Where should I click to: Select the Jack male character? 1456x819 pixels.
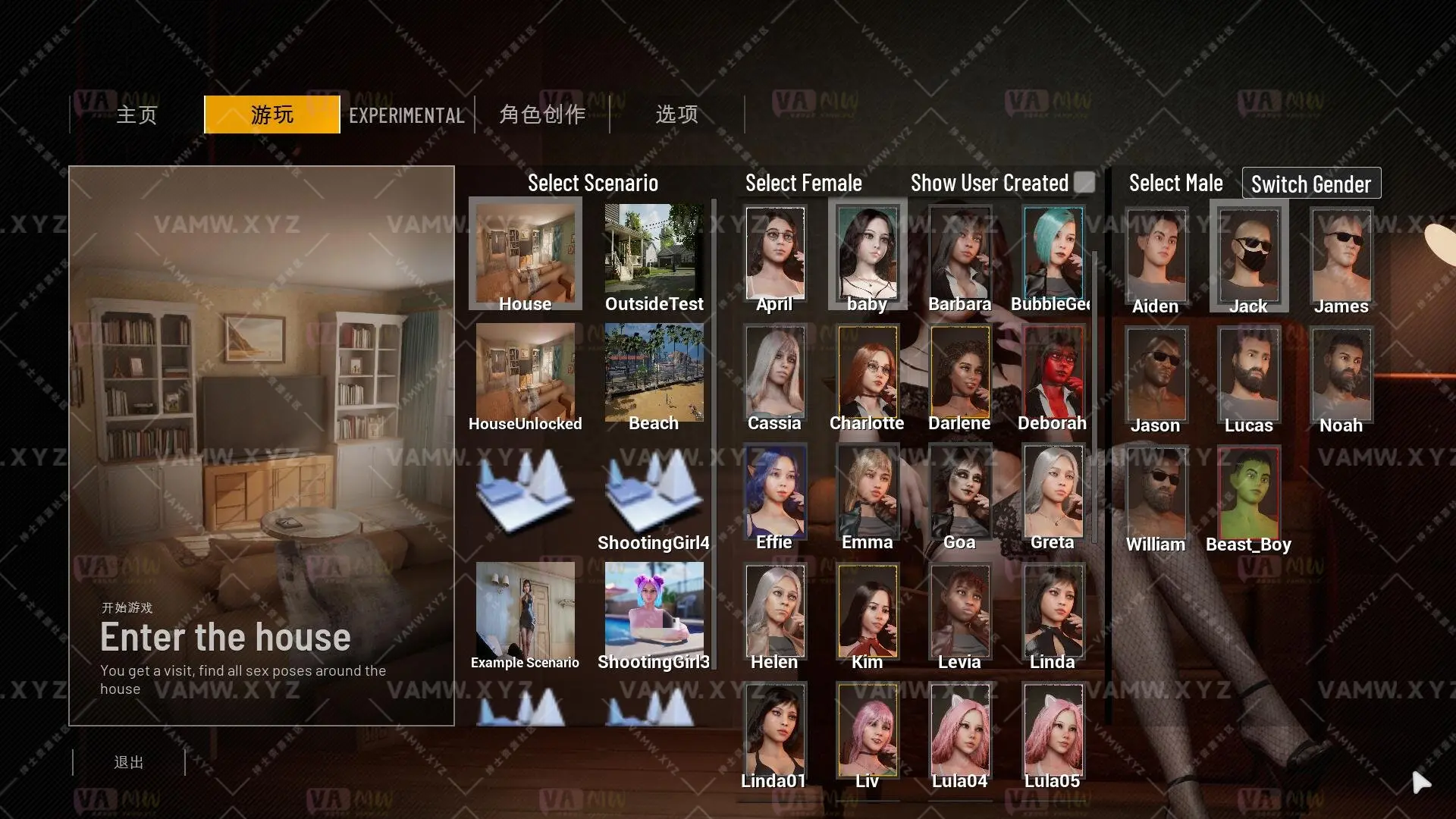[x=1247, y=256]
